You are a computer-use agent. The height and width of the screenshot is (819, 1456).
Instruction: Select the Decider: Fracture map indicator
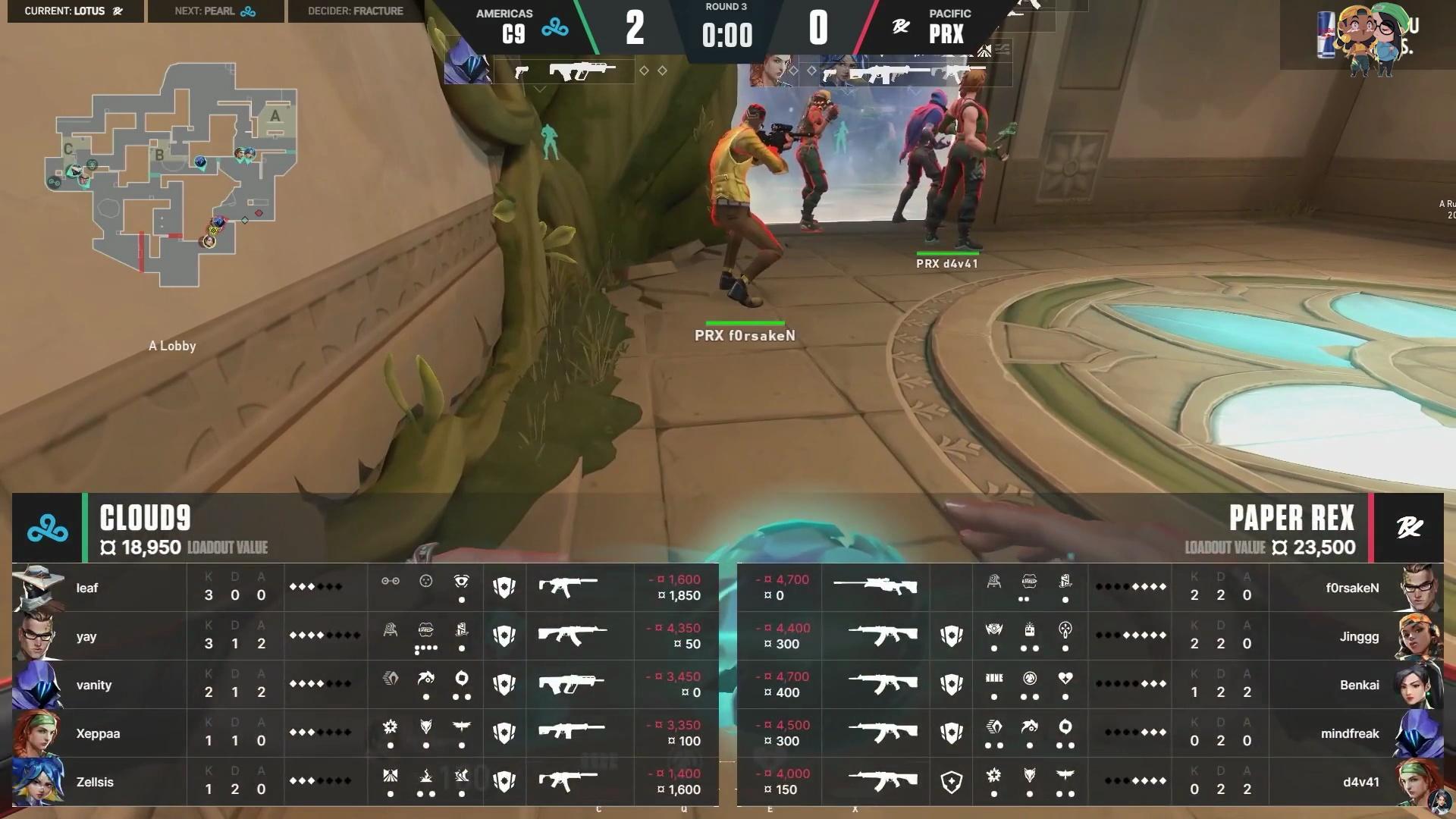coord(356,11)
